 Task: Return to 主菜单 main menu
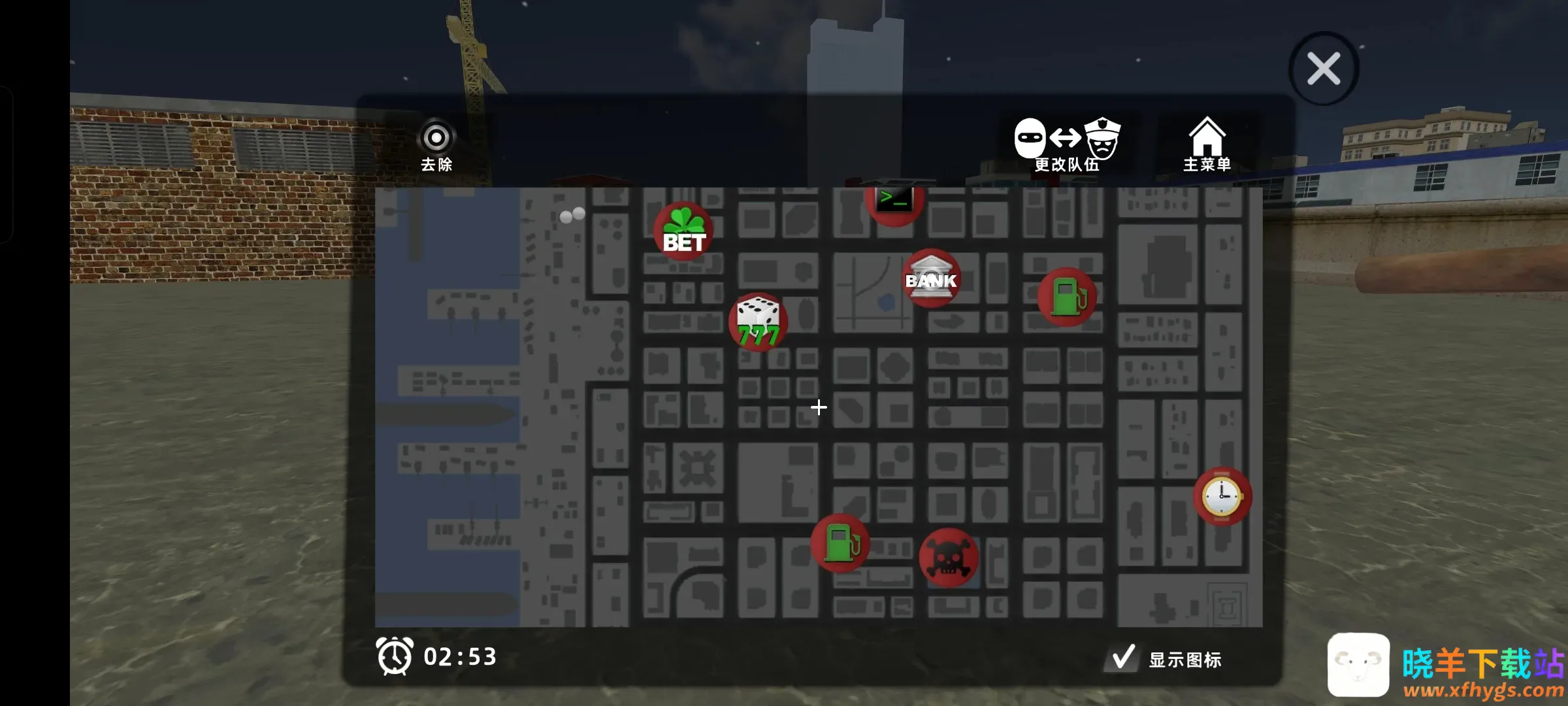[x=1207, y=145]
